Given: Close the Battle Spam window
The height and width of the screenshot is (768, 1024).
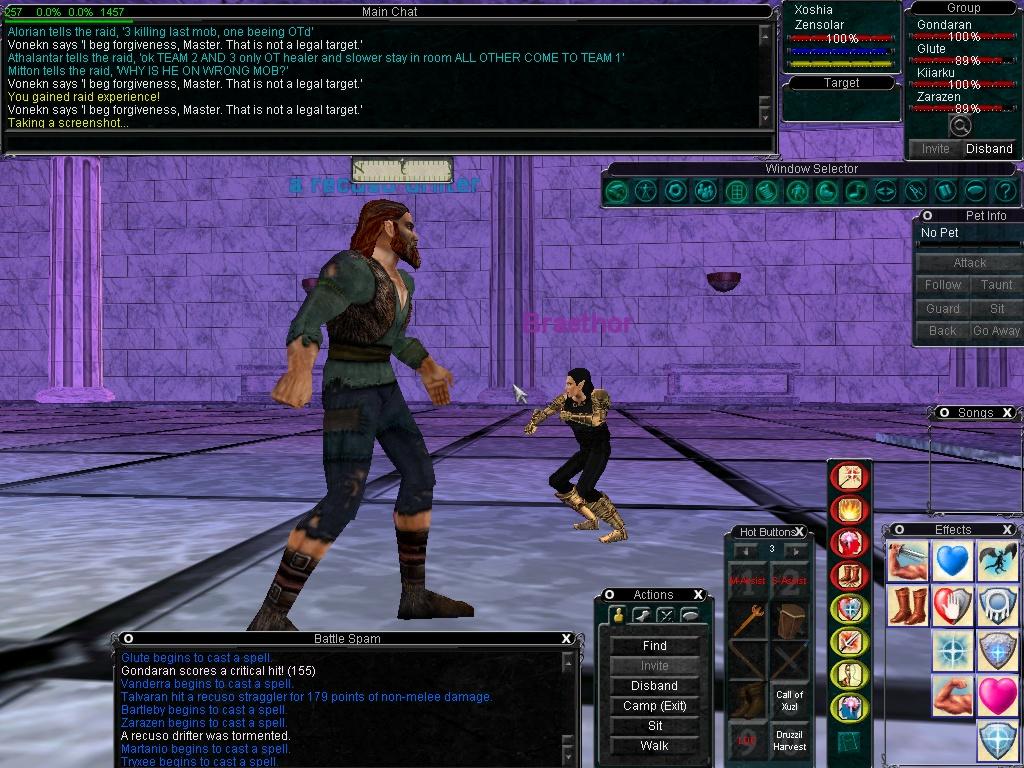Looking at the screenshot, I should (566, 639).
